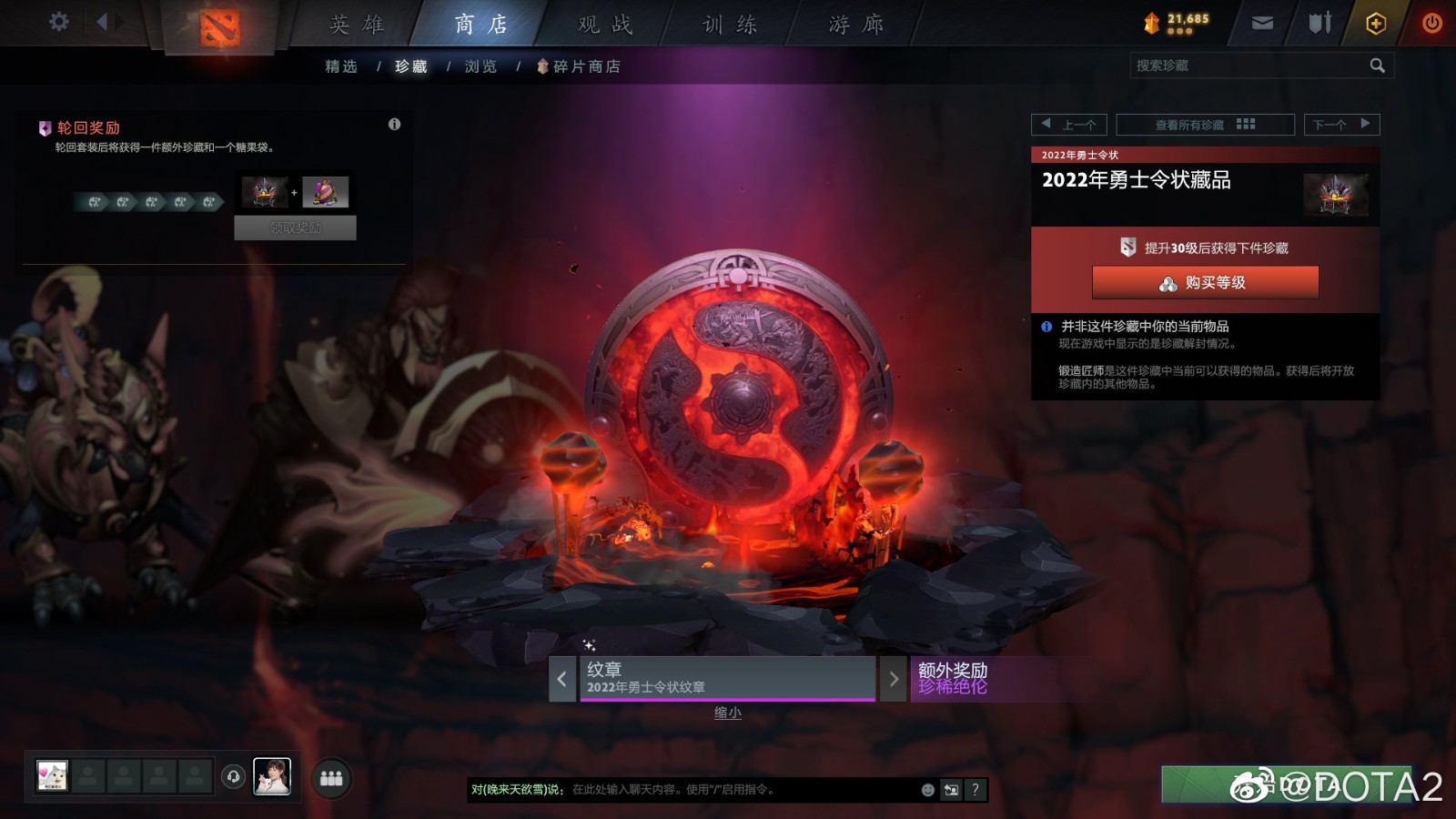Toggle the 轮回奖励 info tooltip
Viewport: 1456px width, 819px height.
click(395, 126)
